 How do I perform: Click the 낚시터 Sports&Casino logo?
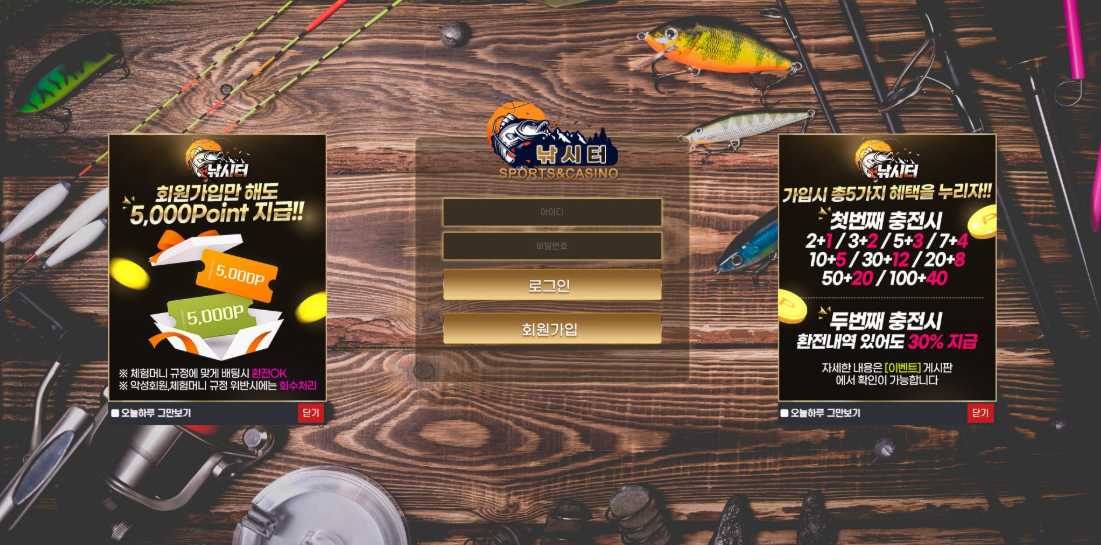click(x=555, y=145)
